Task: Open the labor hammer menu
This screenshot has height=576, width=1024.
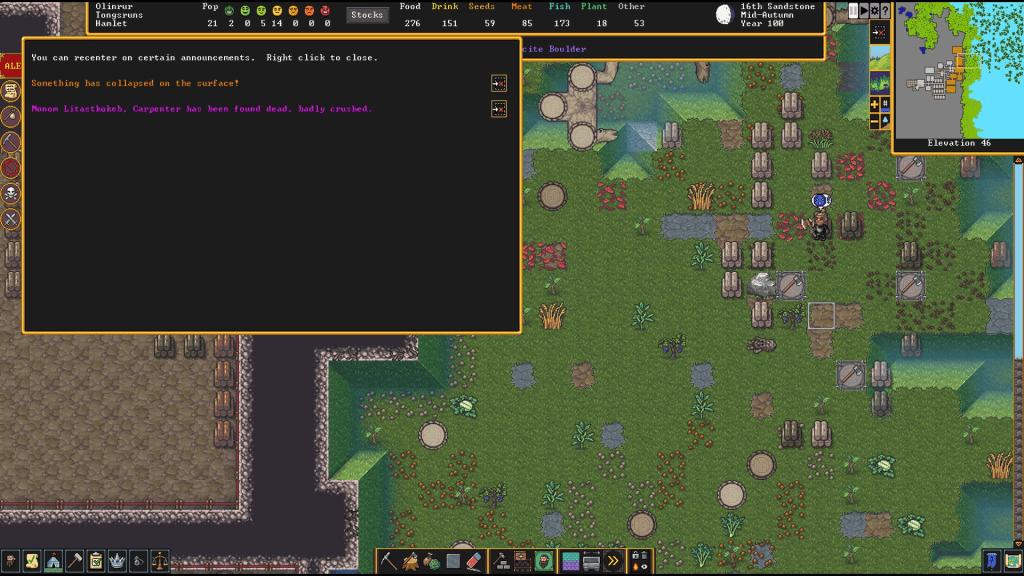Action: coord(75,561)
